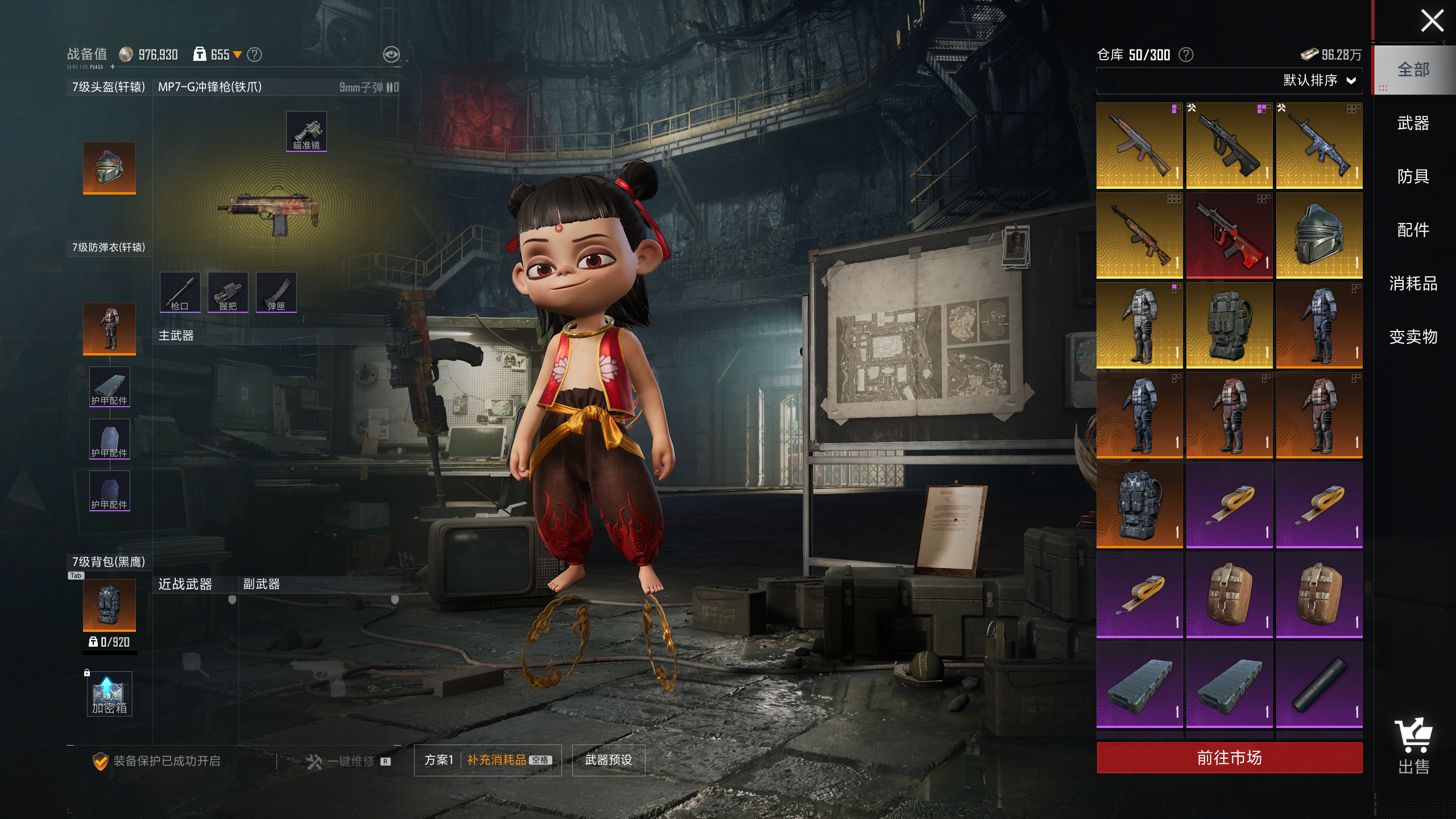Toggle the eye visibility icon
Viewport: 1456px width, 819px height.
391,55
